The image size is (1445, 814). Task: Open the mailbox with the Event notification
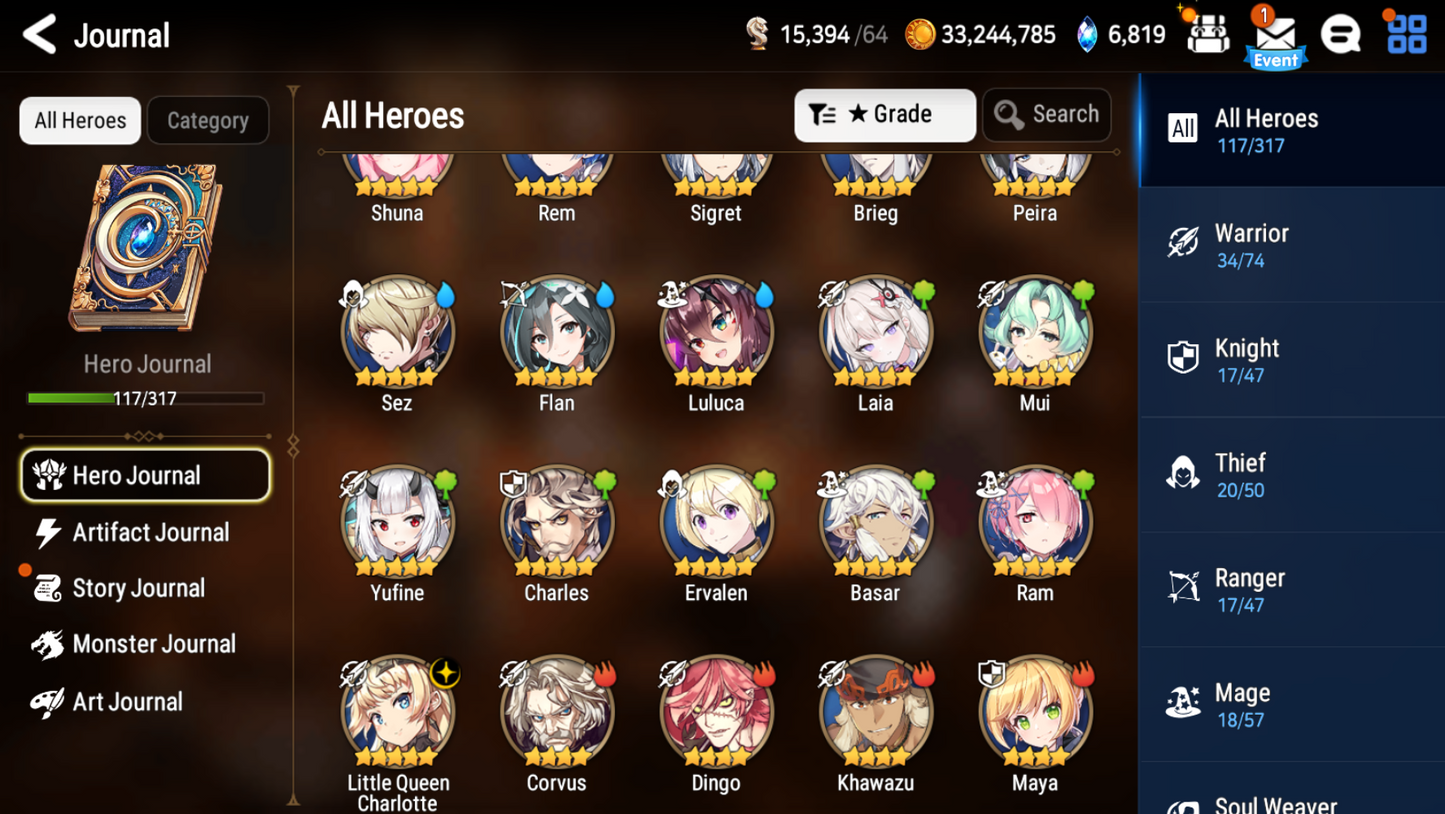coord(1275,35)
